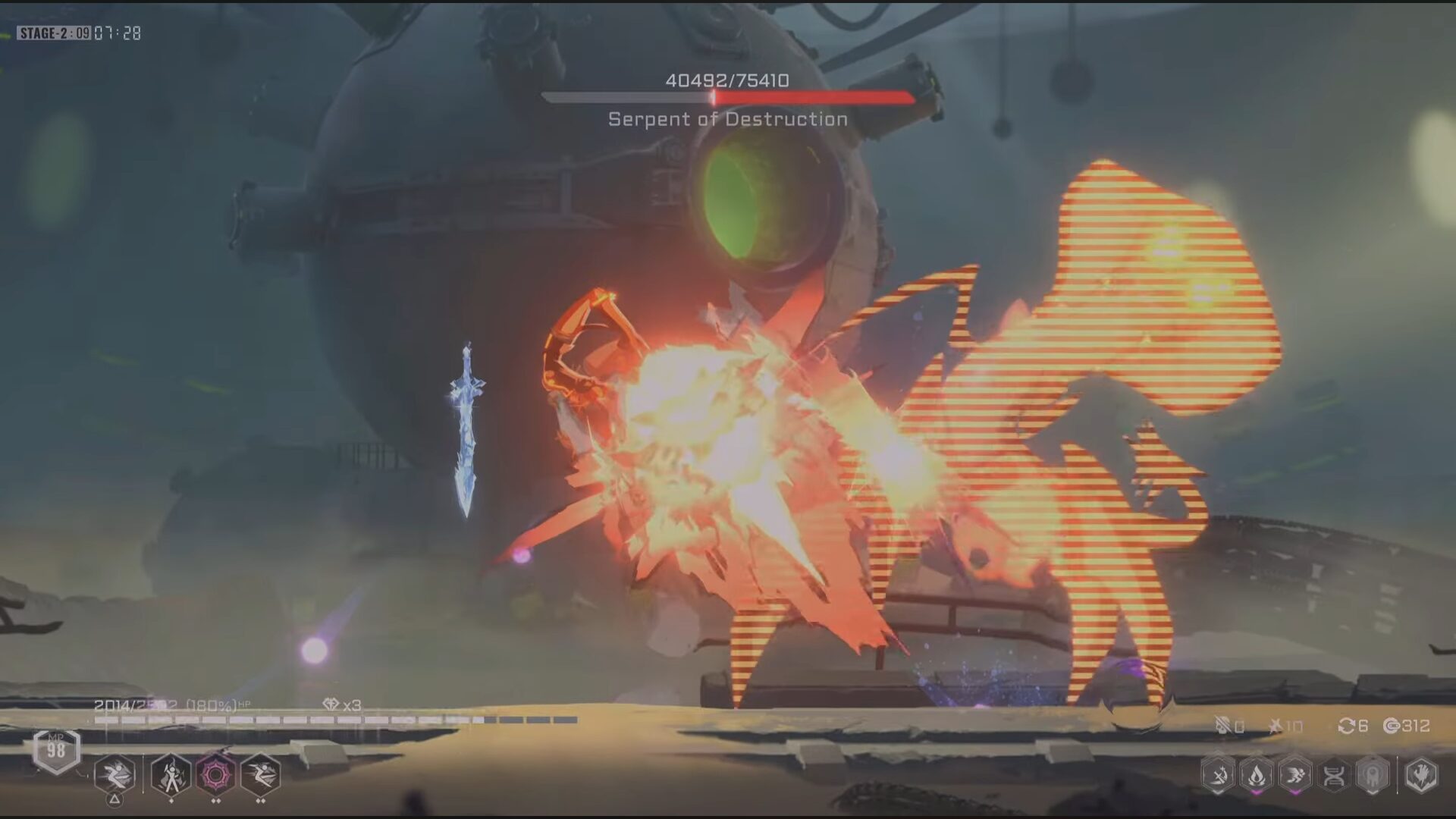Screen dimensions: 1456x819
Task: Select the crossed sword and sickle icon
Action: click(1218, 775)
